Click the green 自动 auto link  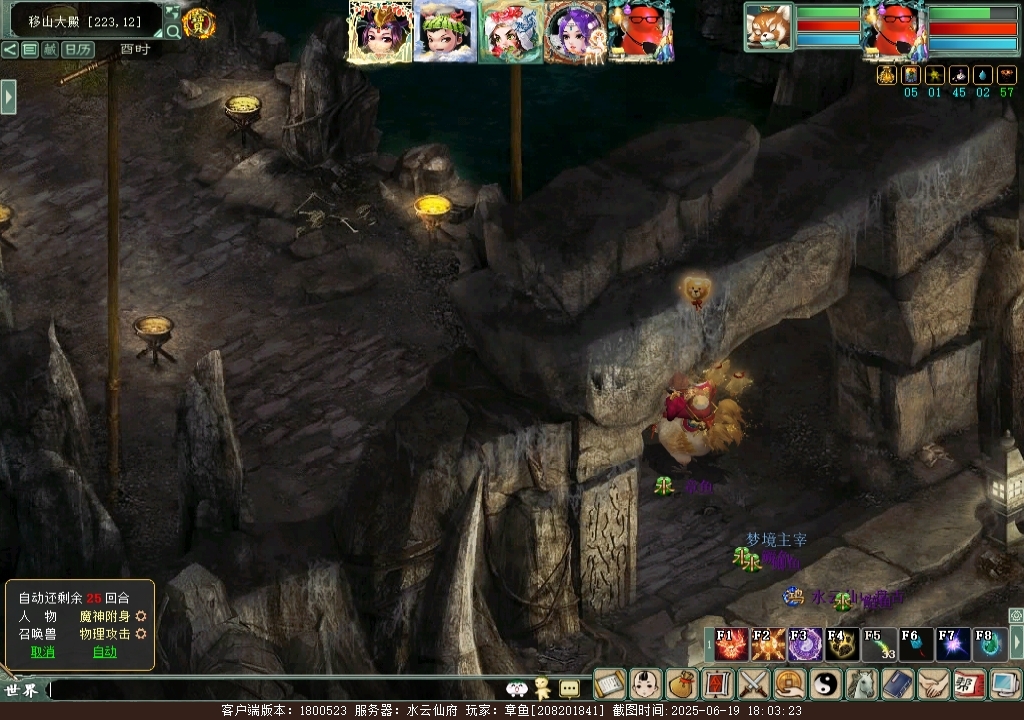[x=104, y=652]
